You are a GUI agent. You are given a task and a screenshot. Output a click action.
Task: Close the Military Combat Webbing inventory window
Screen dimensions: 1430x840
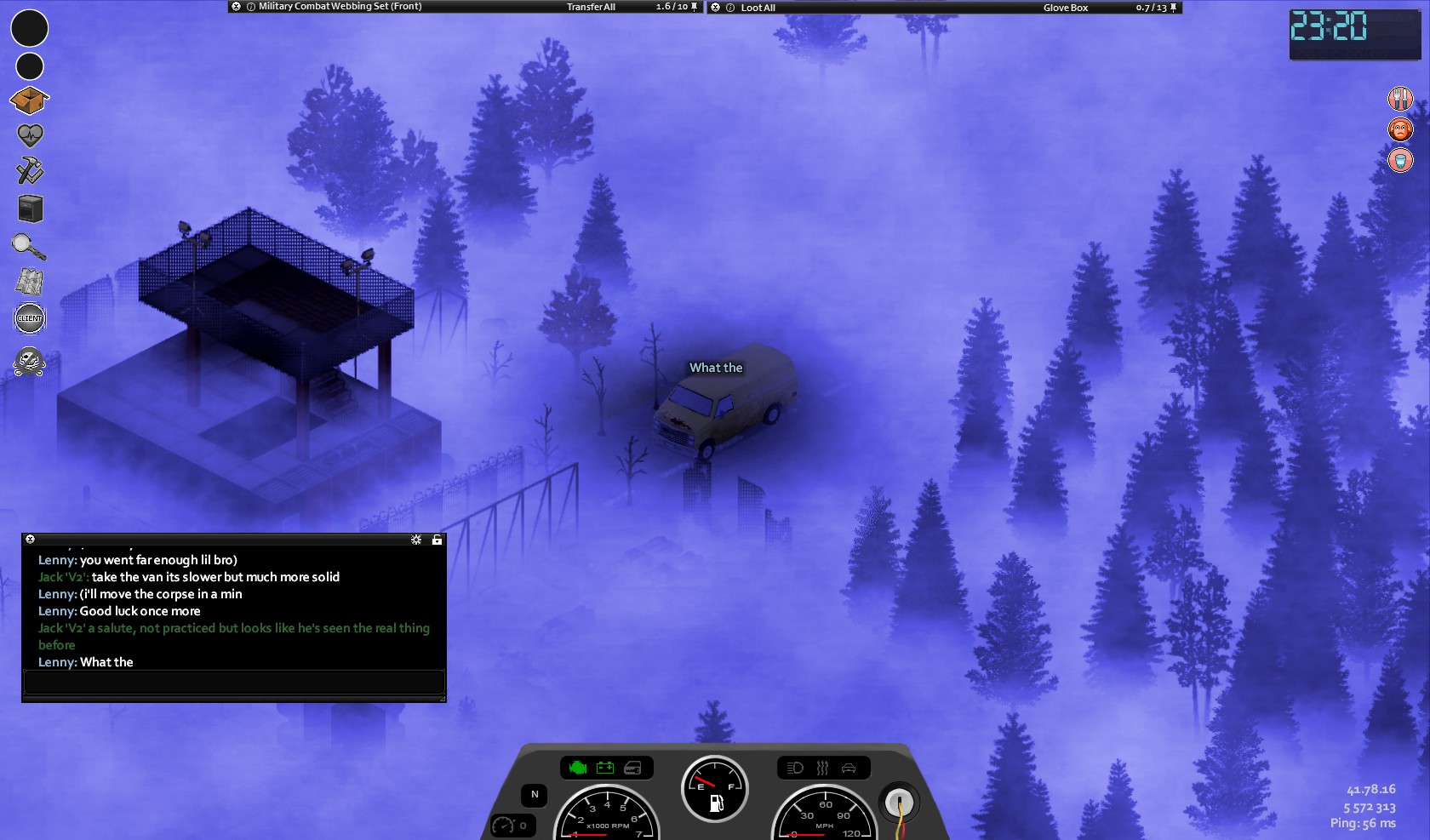(x=236, y=7)
